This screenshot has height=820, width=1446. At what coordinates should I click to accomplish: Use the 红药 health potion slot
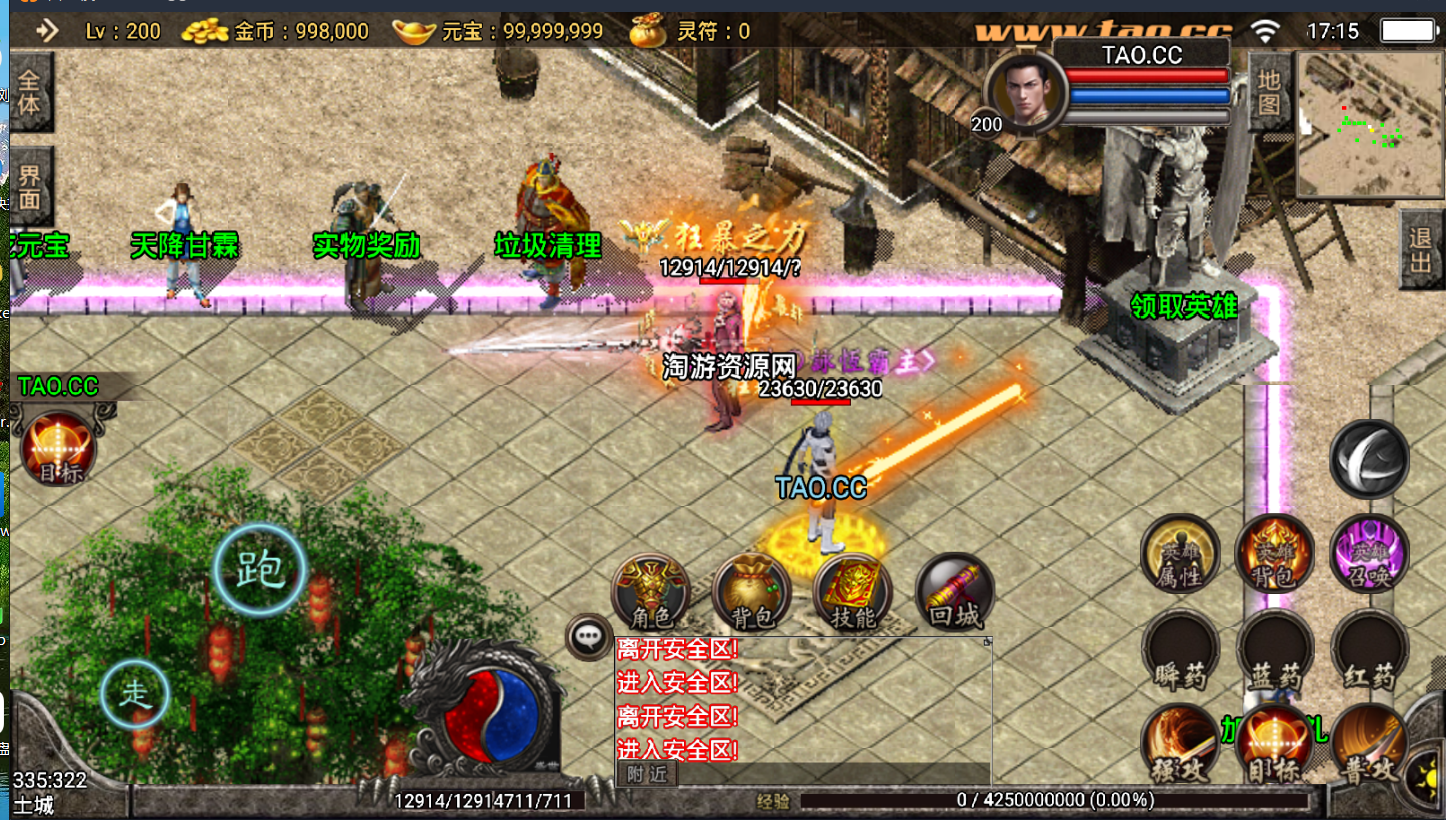click(x=1369, y=651)
